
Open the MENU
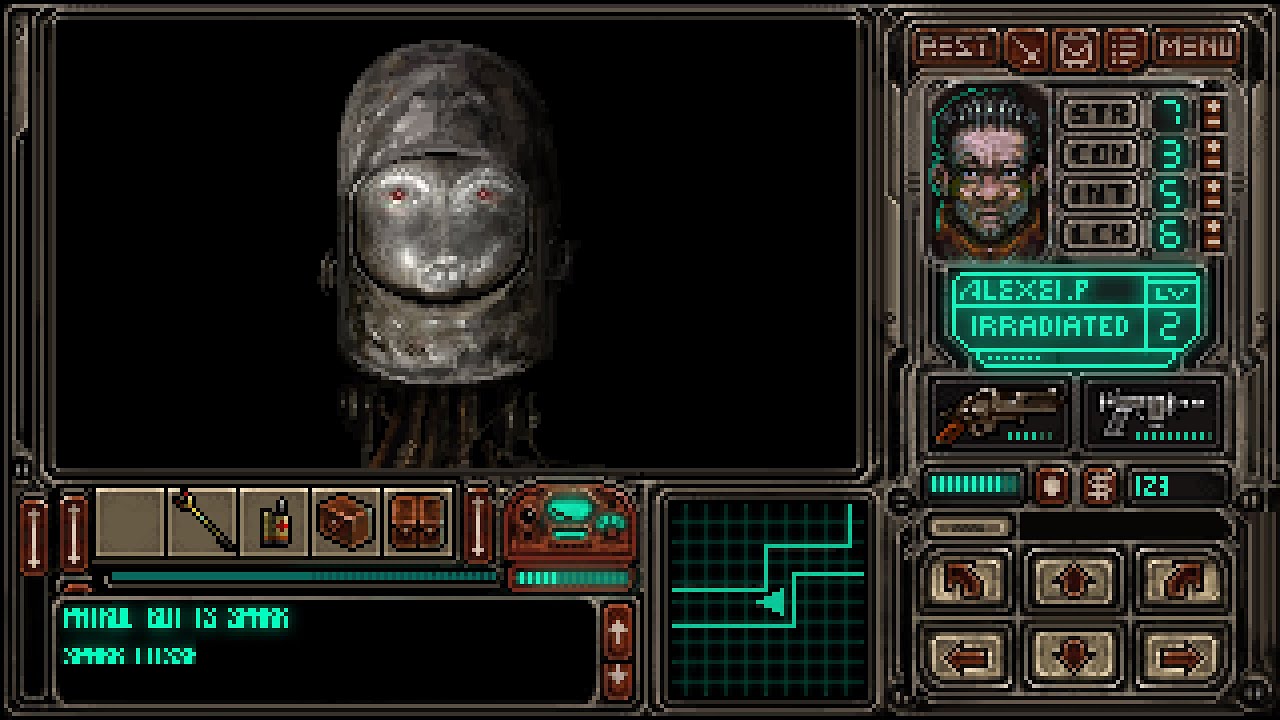click(1197, 47)
